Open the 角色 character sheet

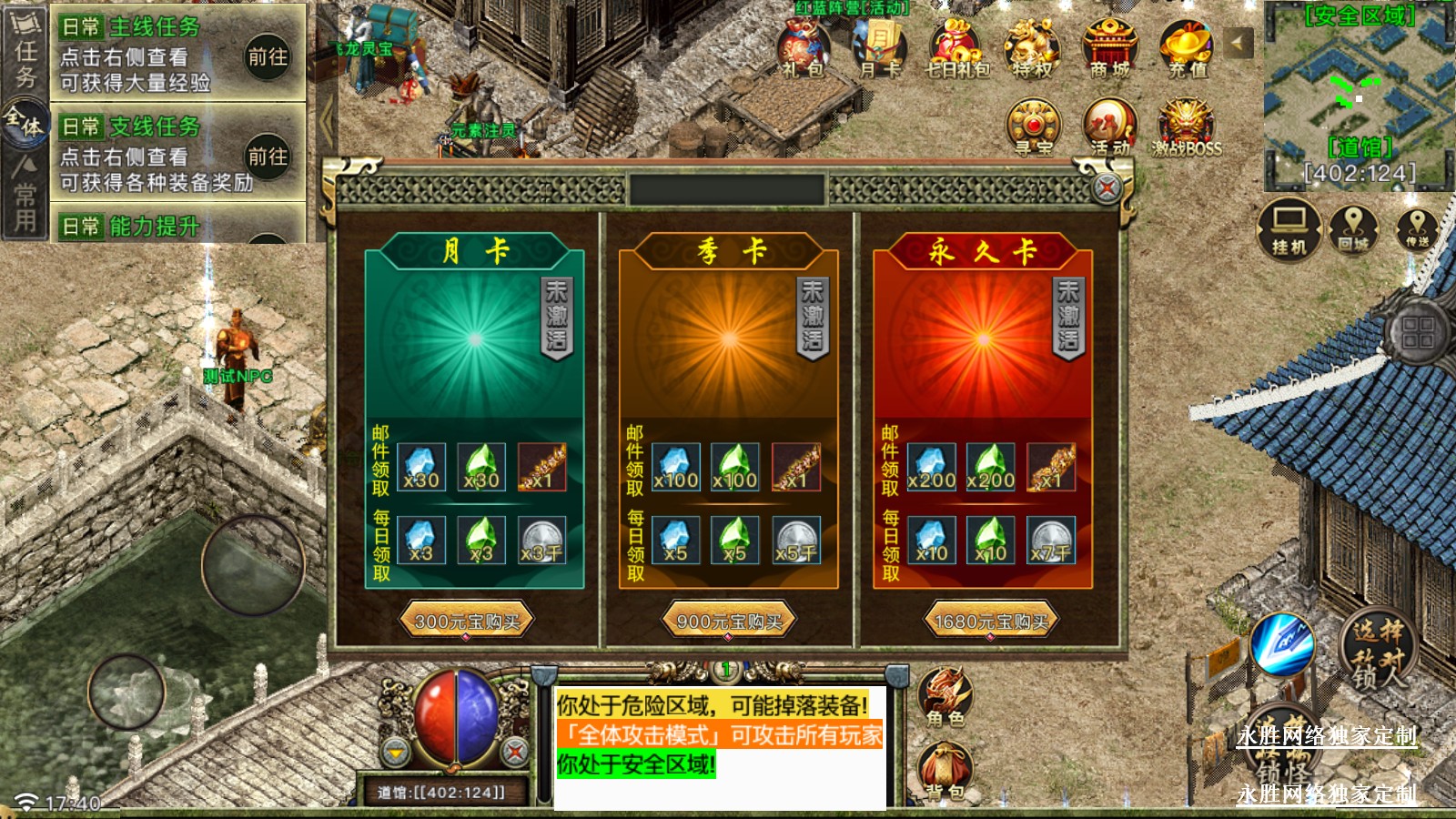[x=945, y=697]
